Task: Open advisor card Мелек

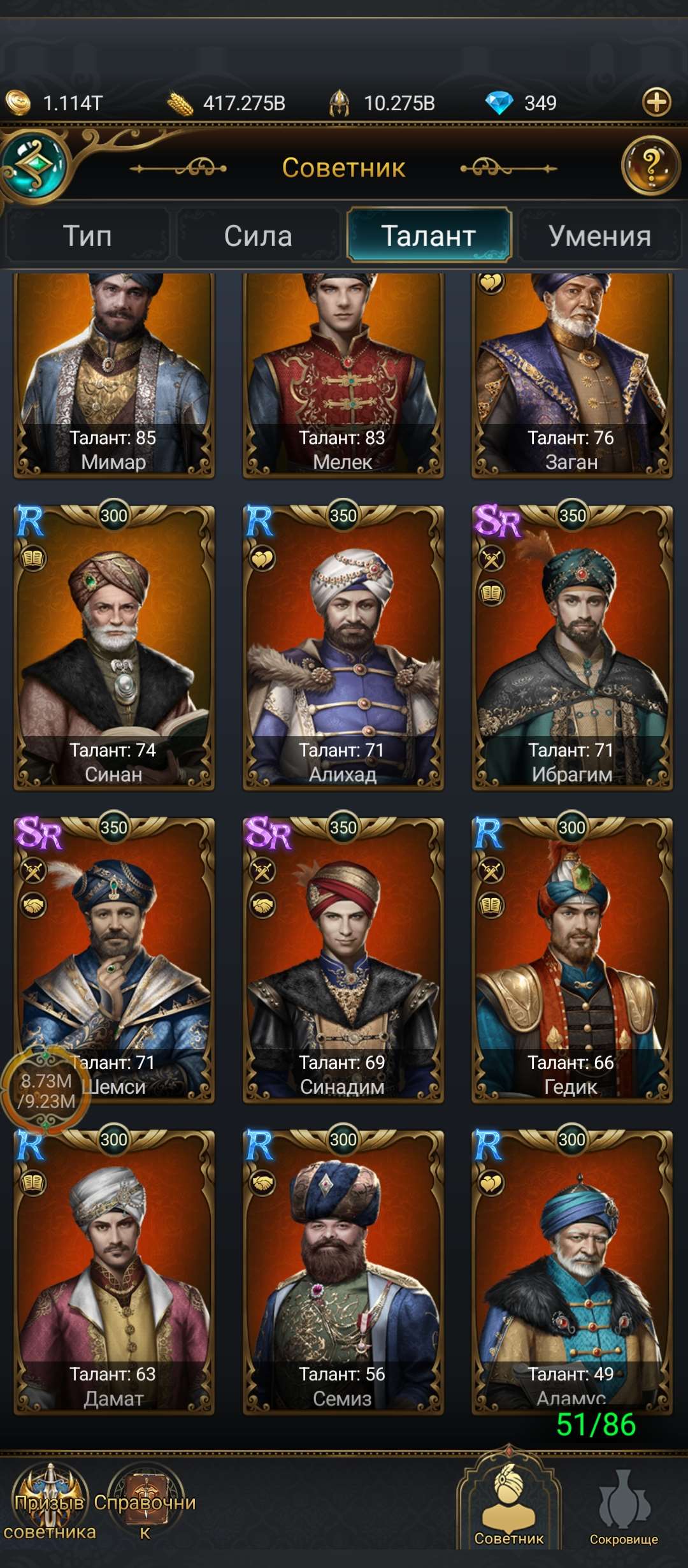Action: point(343,376)
